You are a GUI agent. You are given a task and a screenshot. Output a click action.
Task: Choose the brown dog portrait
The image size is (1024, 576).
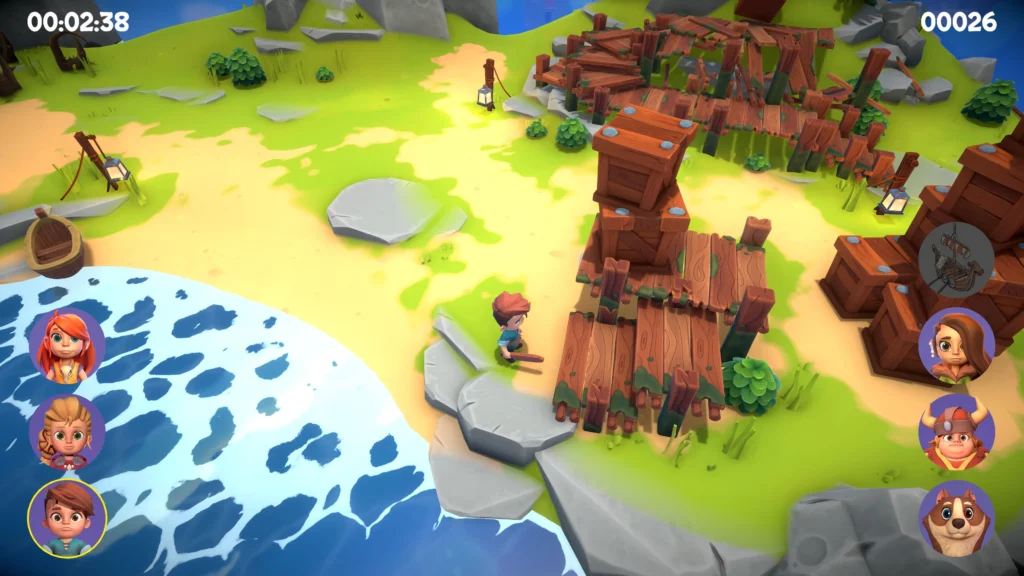coord(956,518)
